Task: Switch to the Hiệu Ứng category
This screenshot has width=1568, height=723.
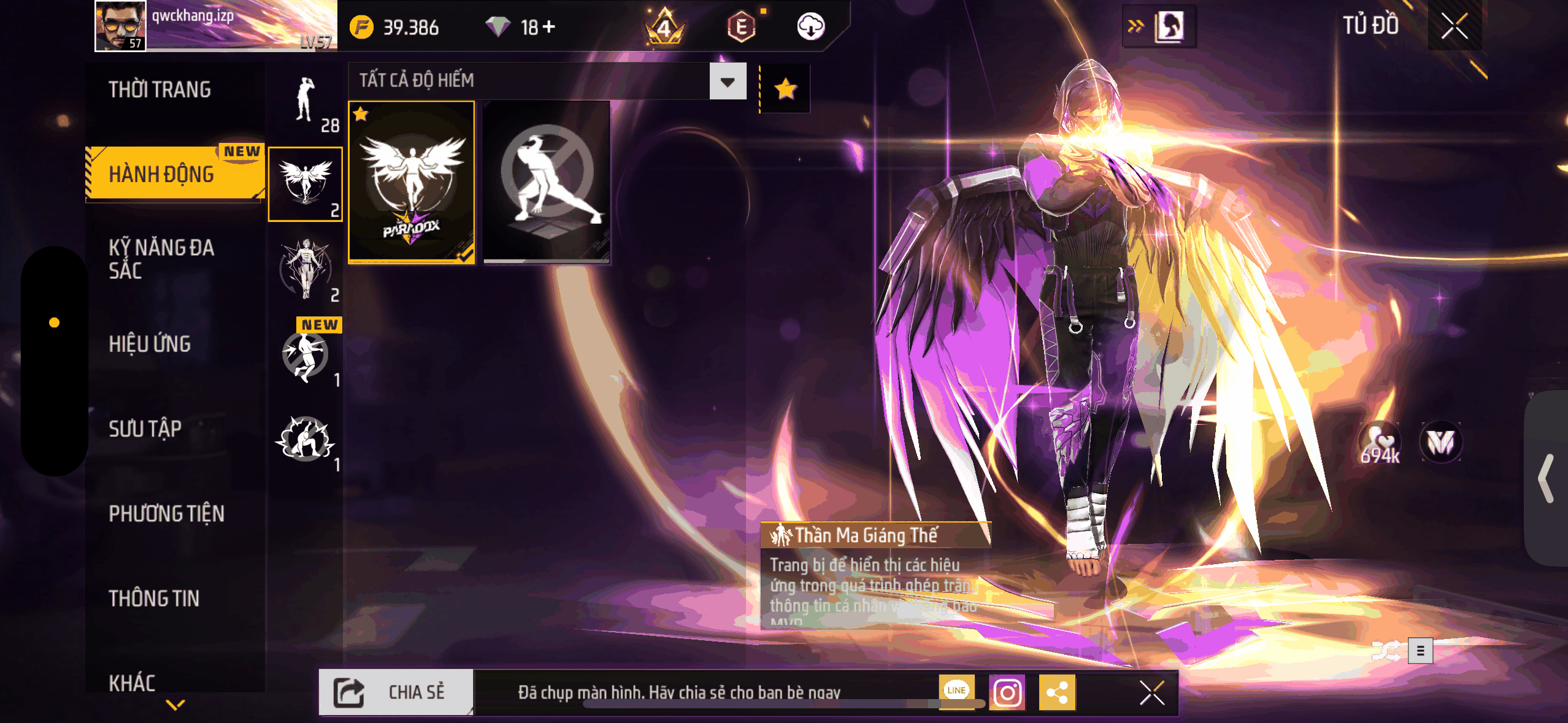Action: [x=150, y=344]
